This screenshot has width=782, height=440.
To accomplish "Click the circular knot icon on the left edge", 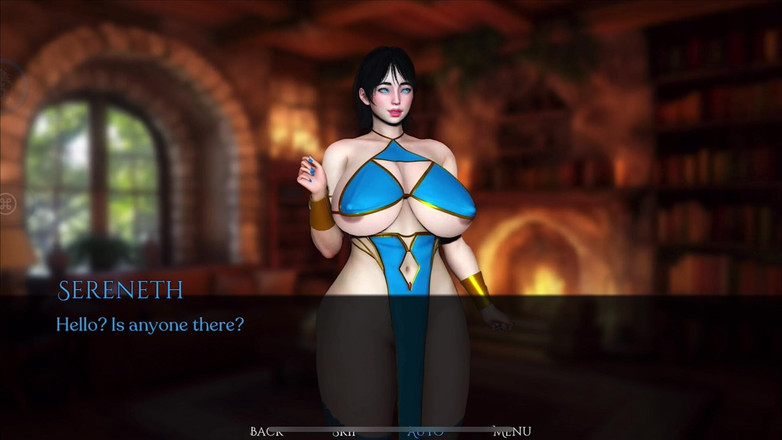I will pos(7,205).
